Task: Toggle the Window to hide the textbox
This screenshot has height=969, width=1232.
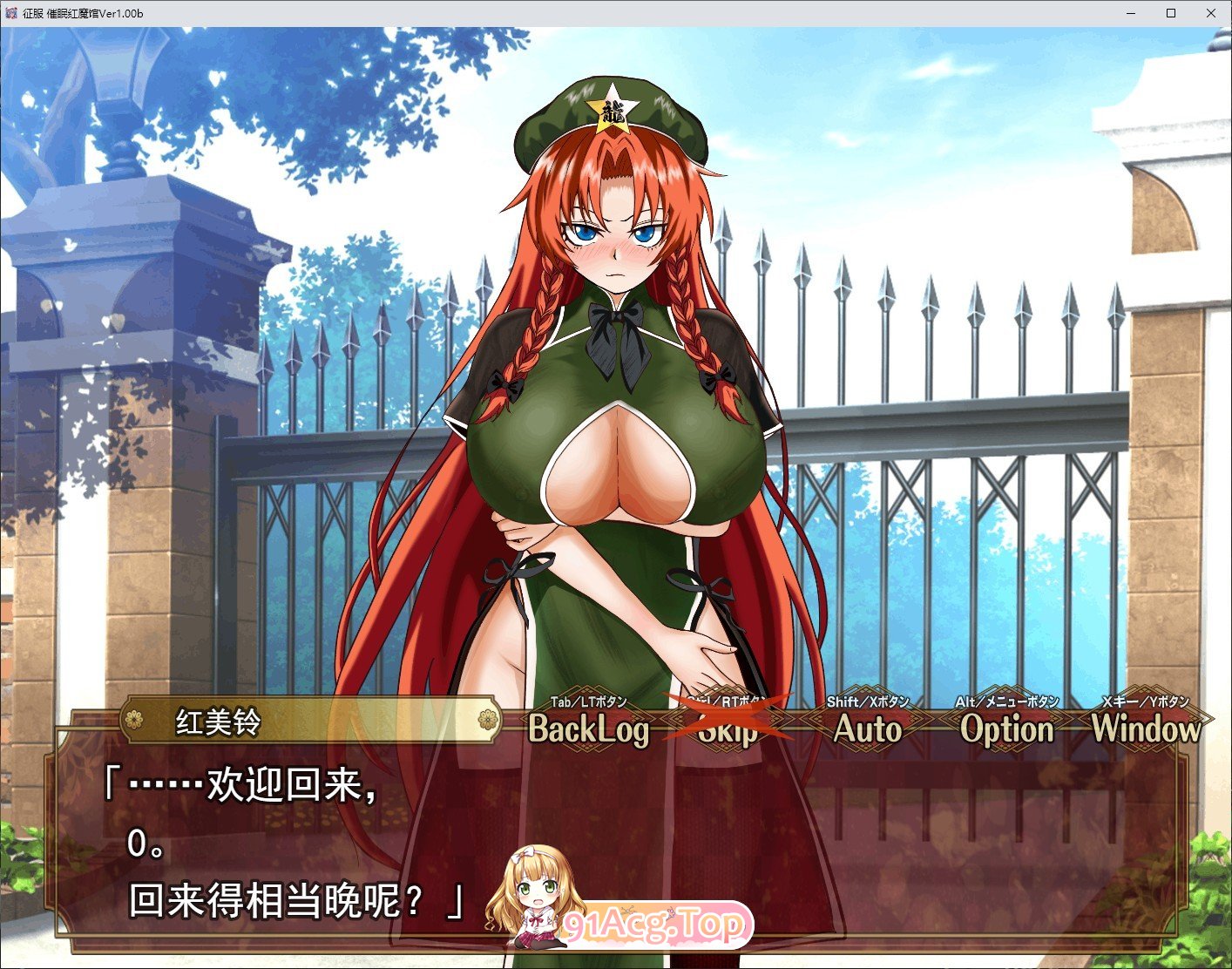Action: tap(1148, 730)
